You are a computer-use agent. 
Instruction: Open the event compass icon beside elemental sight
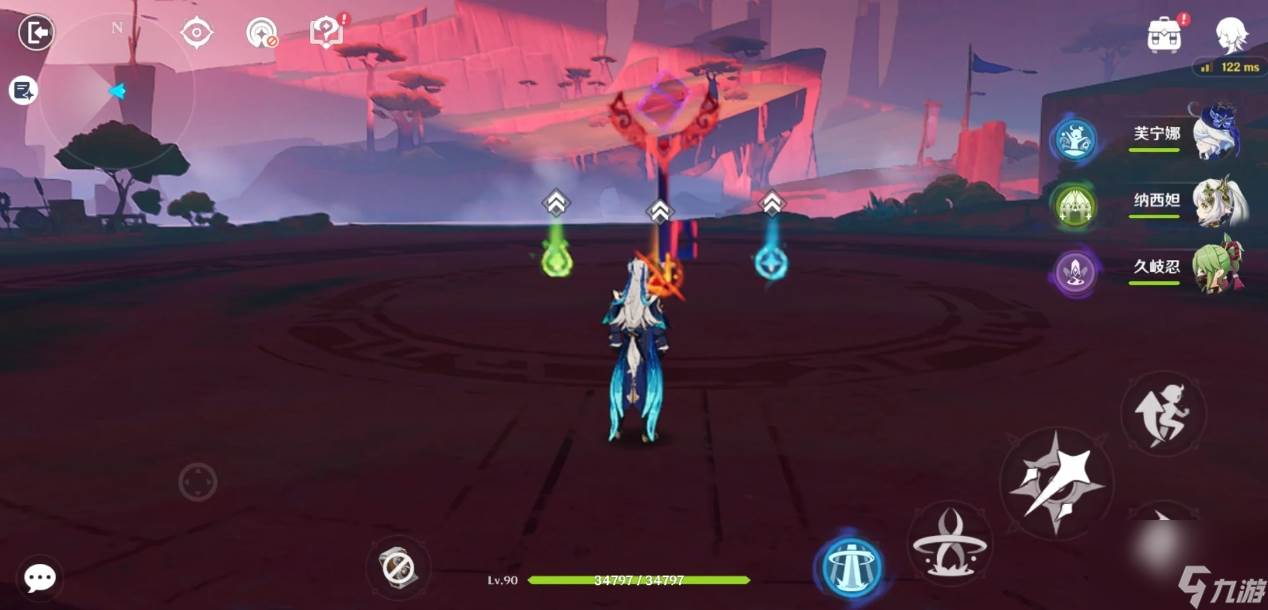click(x=262, y=32)
